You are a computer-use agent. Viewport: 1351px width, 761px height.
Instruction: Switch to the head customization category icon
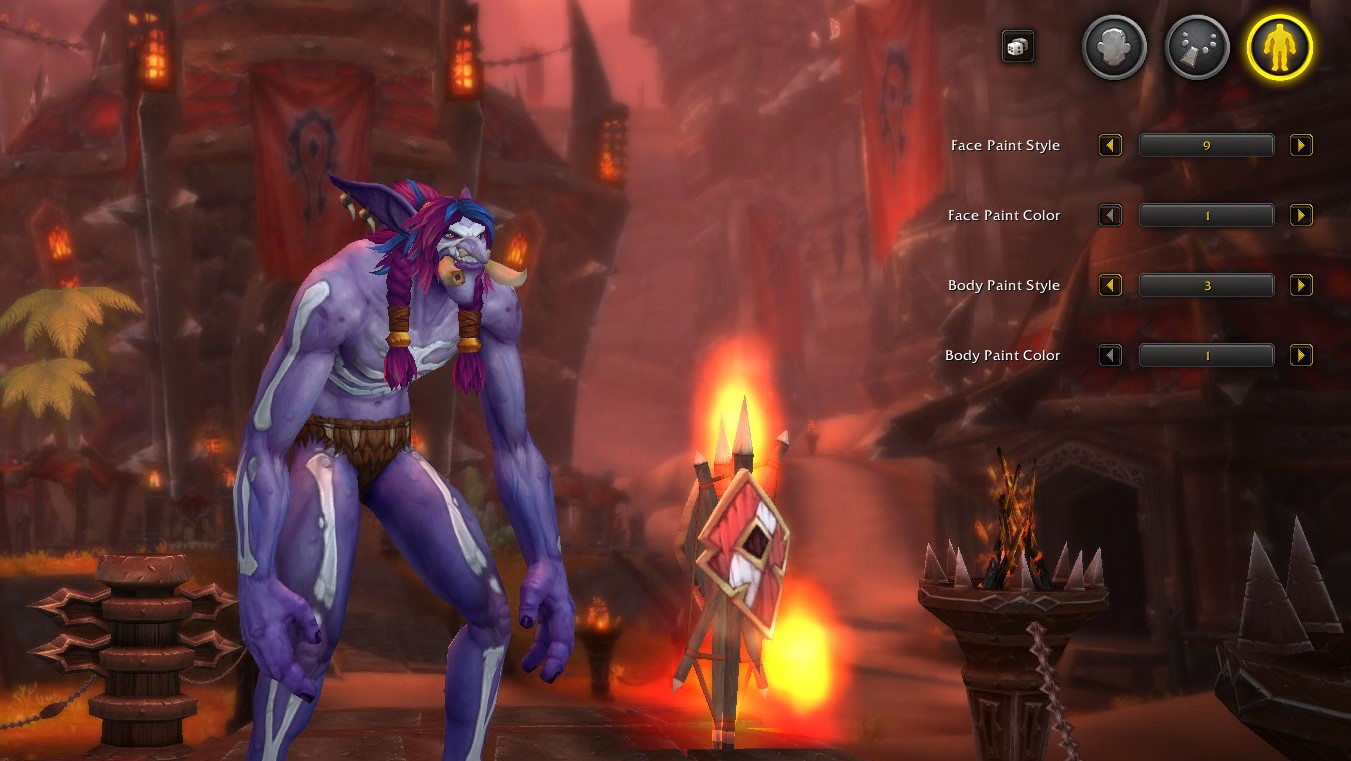pyautogui.click(x=1113, y=46)
